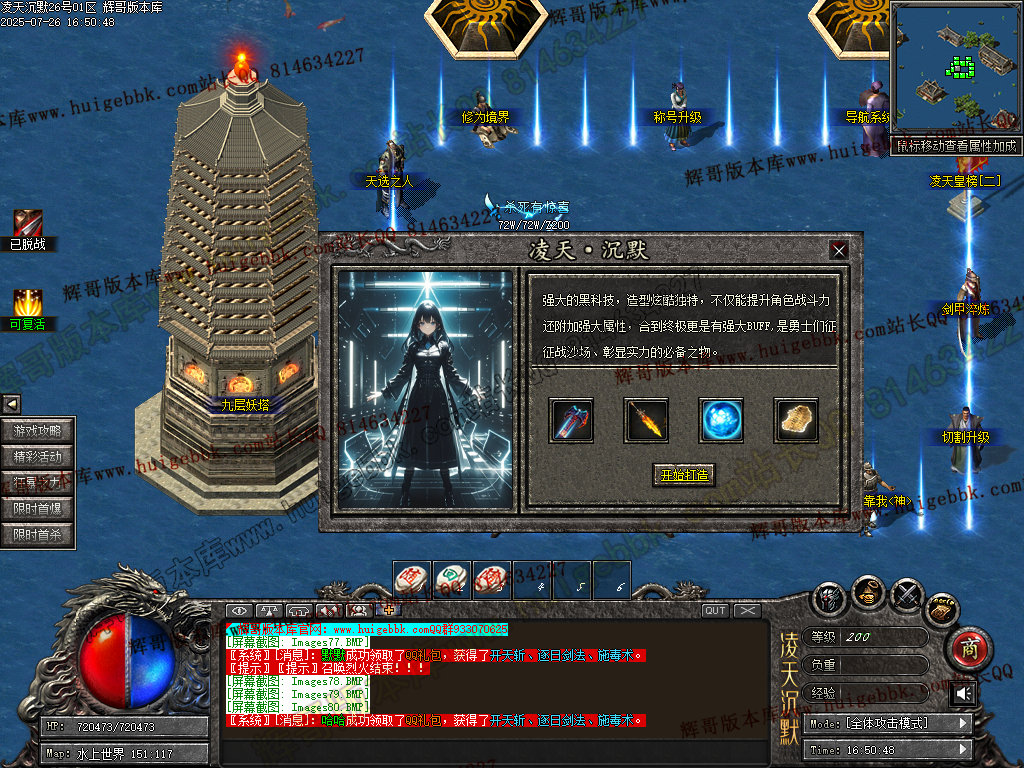Click the QUT button above chat
The width and height of the screenshot is (1024, 768).
point(715,610)
